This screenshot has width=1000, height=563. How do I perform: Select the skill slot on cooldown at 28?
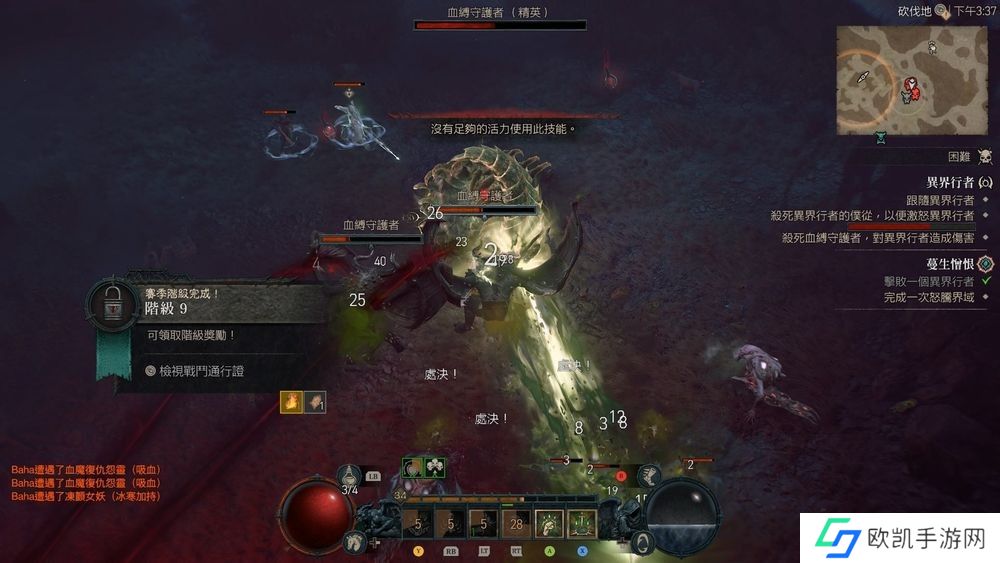(516, 523)
